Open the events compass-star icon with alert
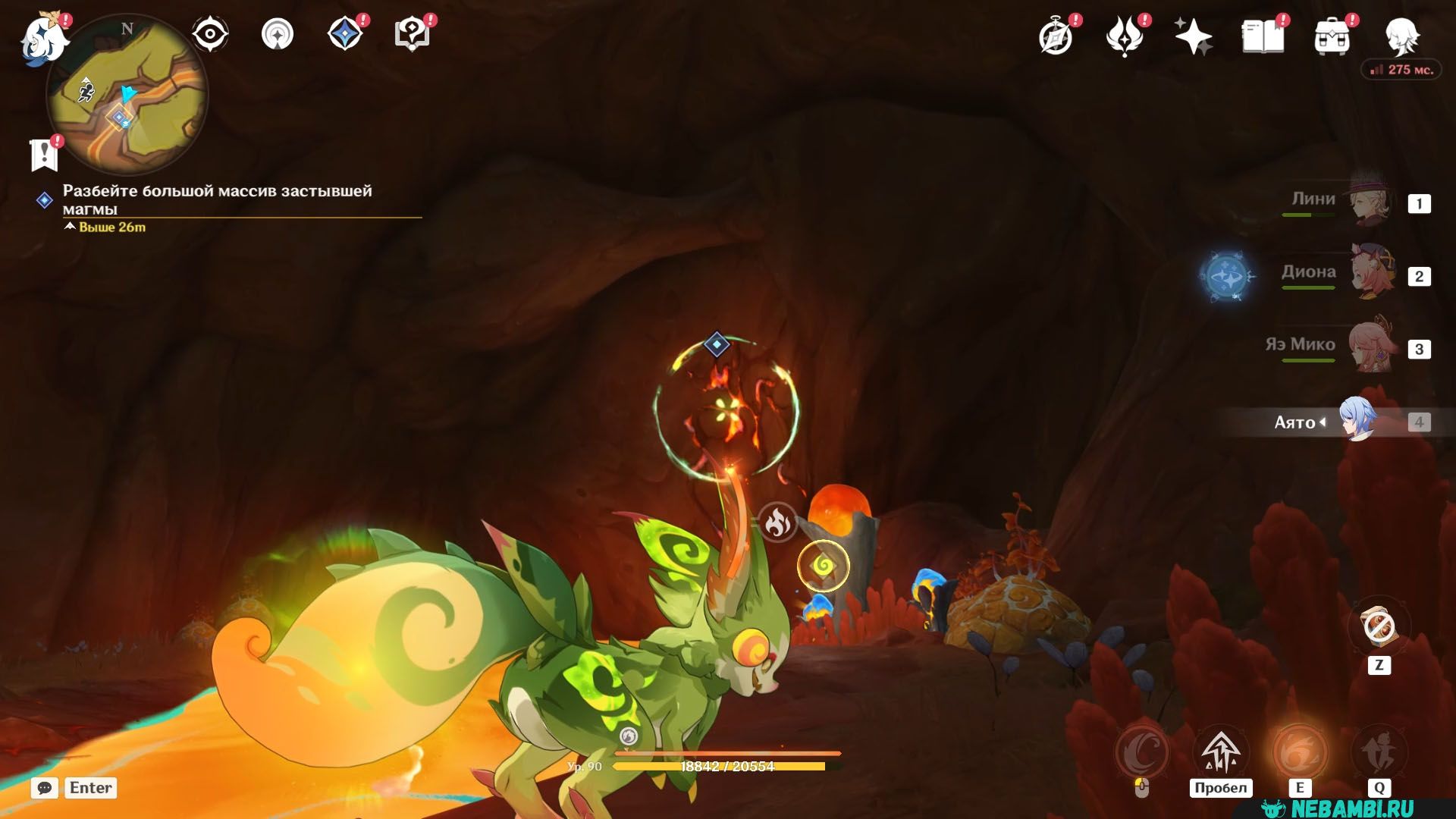The height and width of the screenshot is (819, 1456). 345,35
